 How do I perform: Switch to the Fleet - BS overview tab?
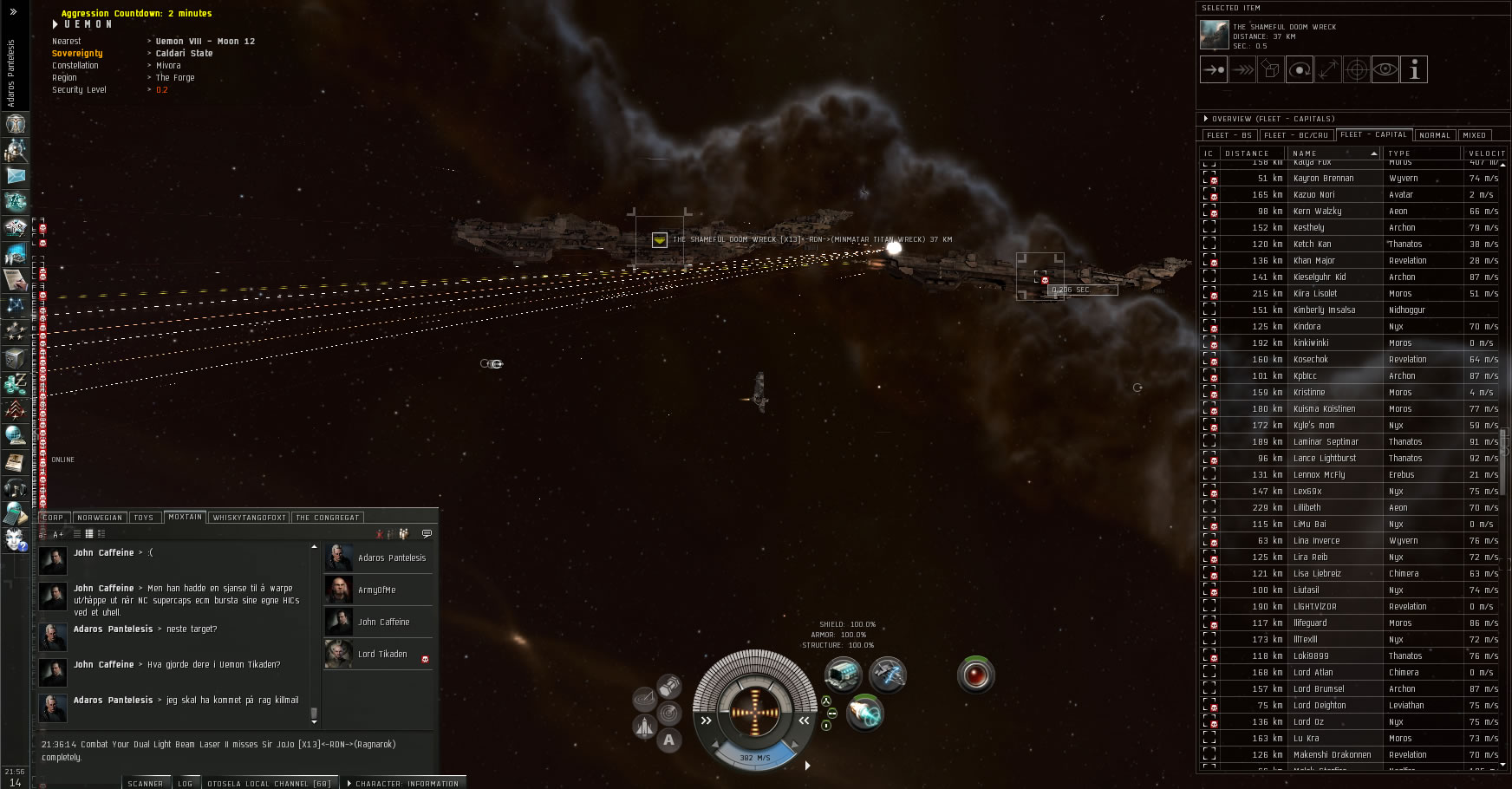click(1228, 135)
